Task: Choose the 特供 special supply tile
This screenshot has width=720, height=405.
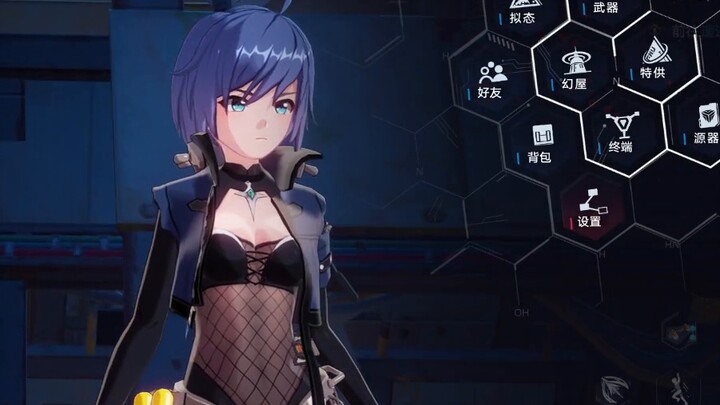Action: (x=656, y=56)
